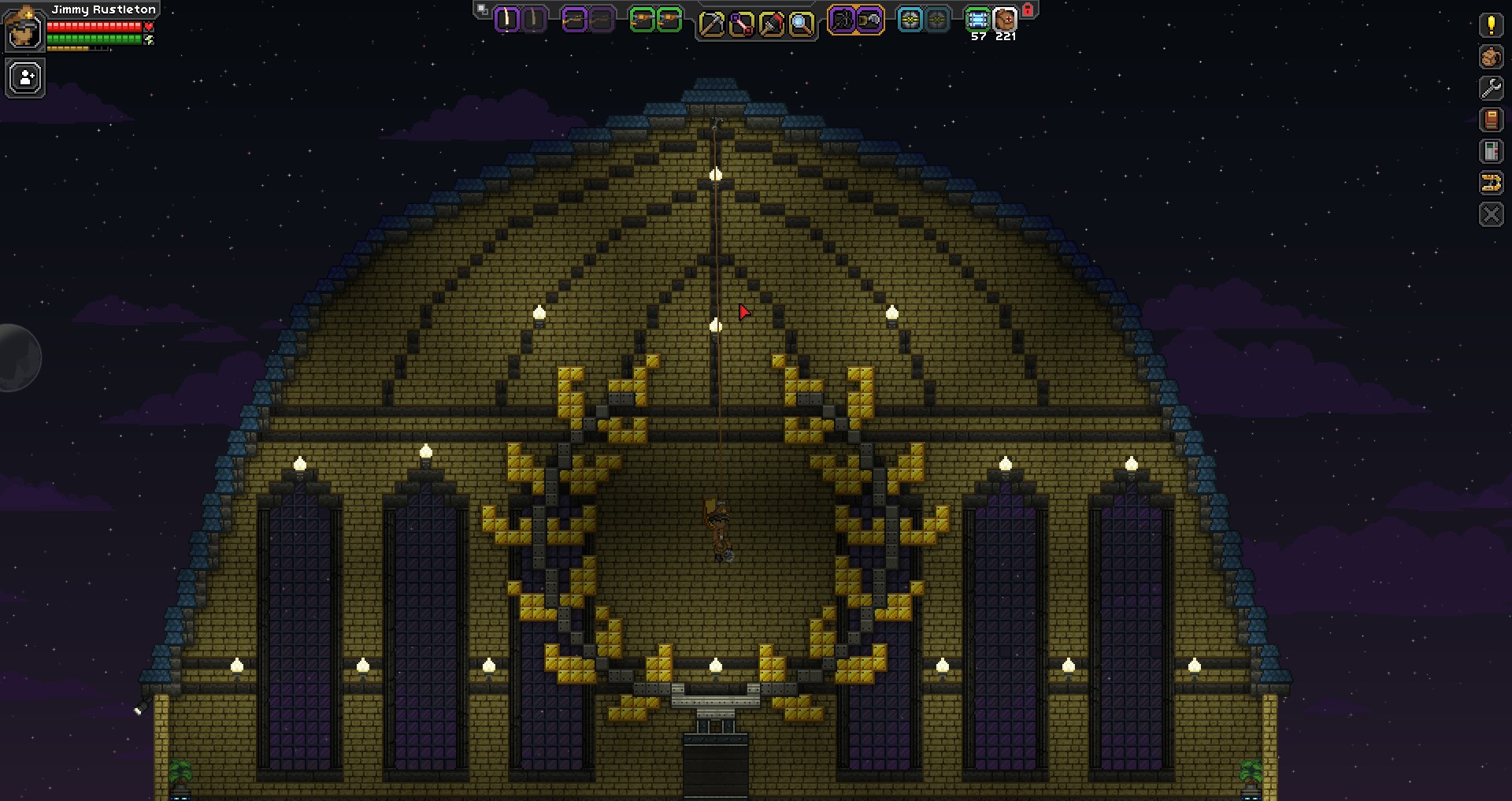The width and height of the screenshot is (1512, 801).
Task: Select the magnifying glass inspect tool
Action: click(x=801, y=24)
